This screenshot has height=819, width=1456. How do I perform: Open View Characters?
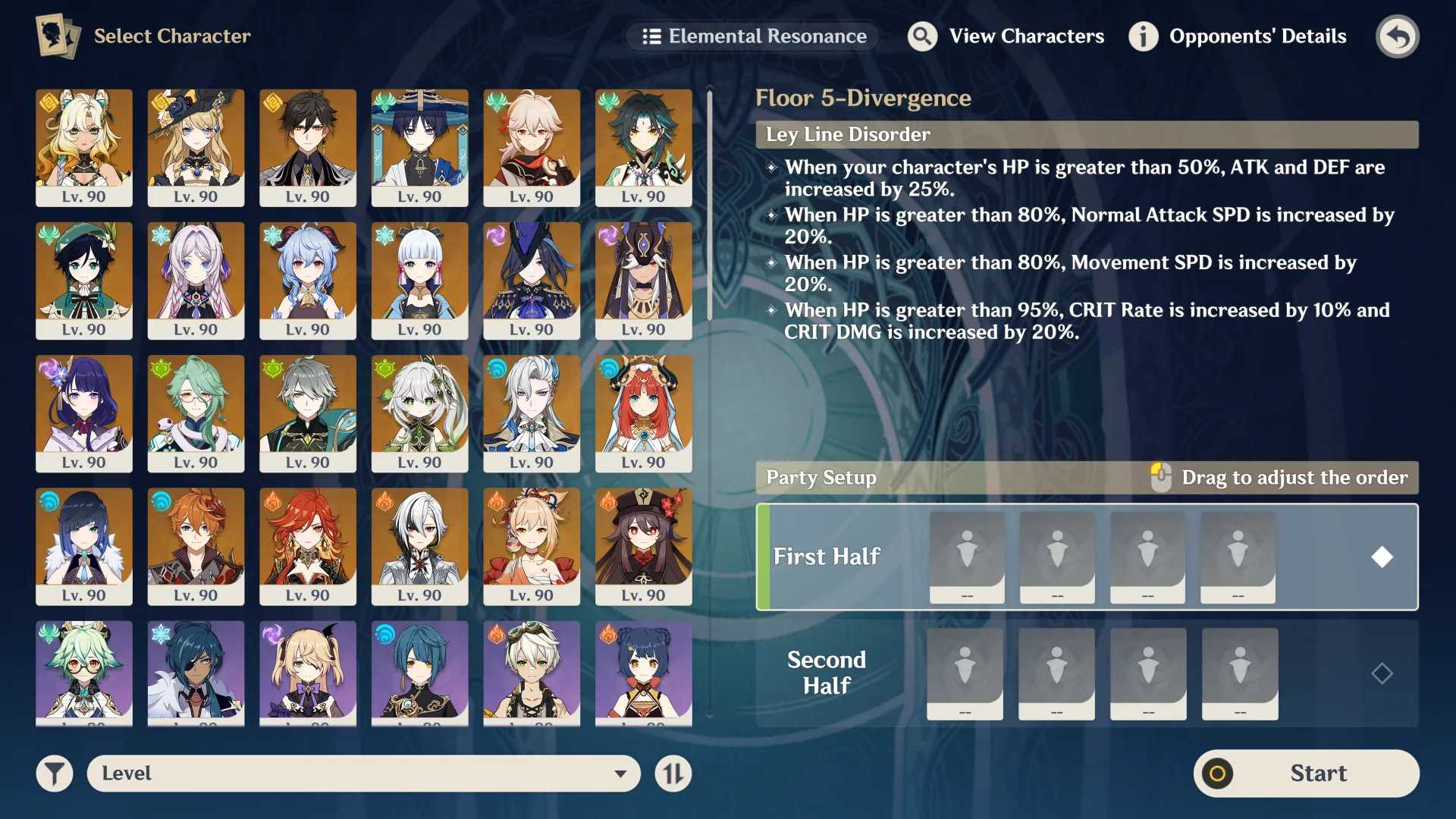point(1006,36)
